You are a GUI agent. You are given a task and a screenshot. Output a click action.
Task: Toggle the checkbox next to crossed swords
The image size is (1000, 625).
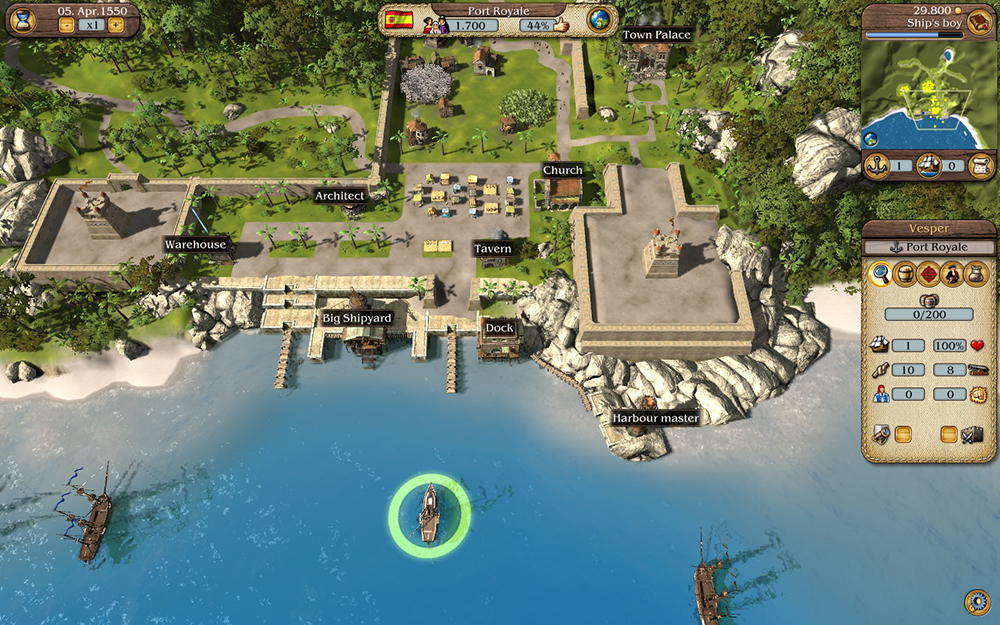[949, 434]
